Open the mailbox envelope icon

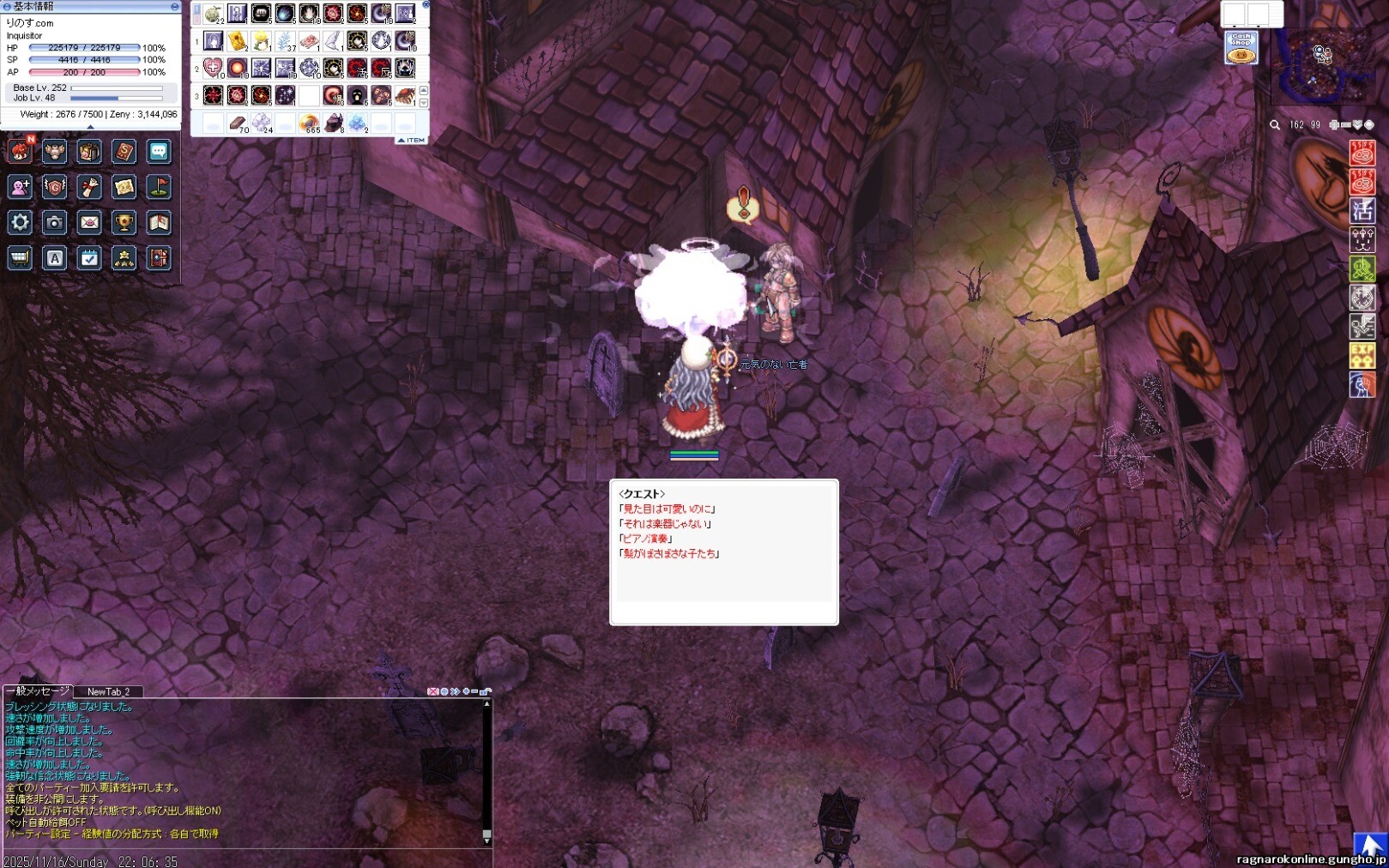89,223
